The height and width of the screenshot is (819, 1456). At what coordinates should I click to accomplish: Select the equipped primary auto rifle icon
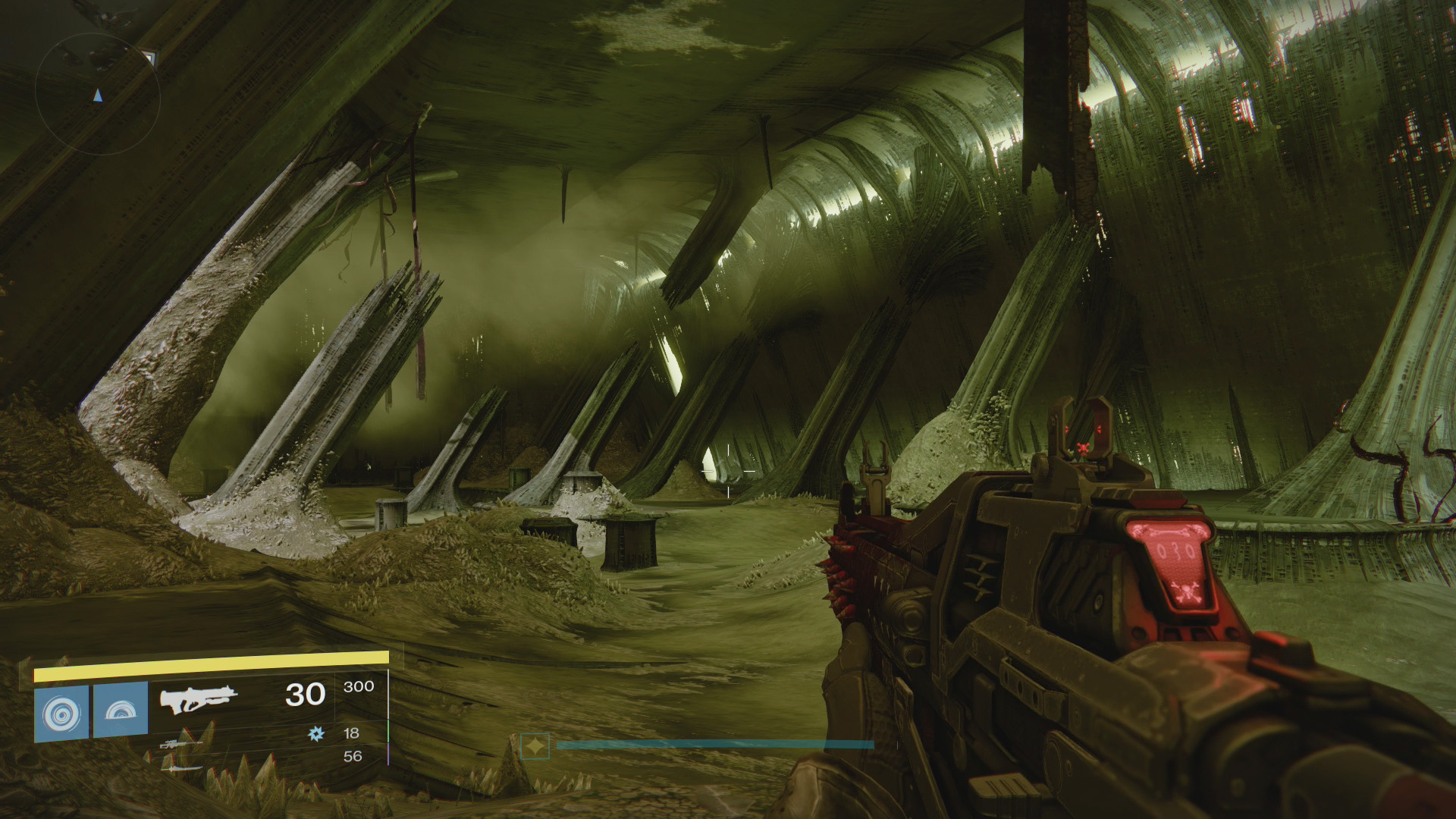pyautogui.click(x=199, y=698)
